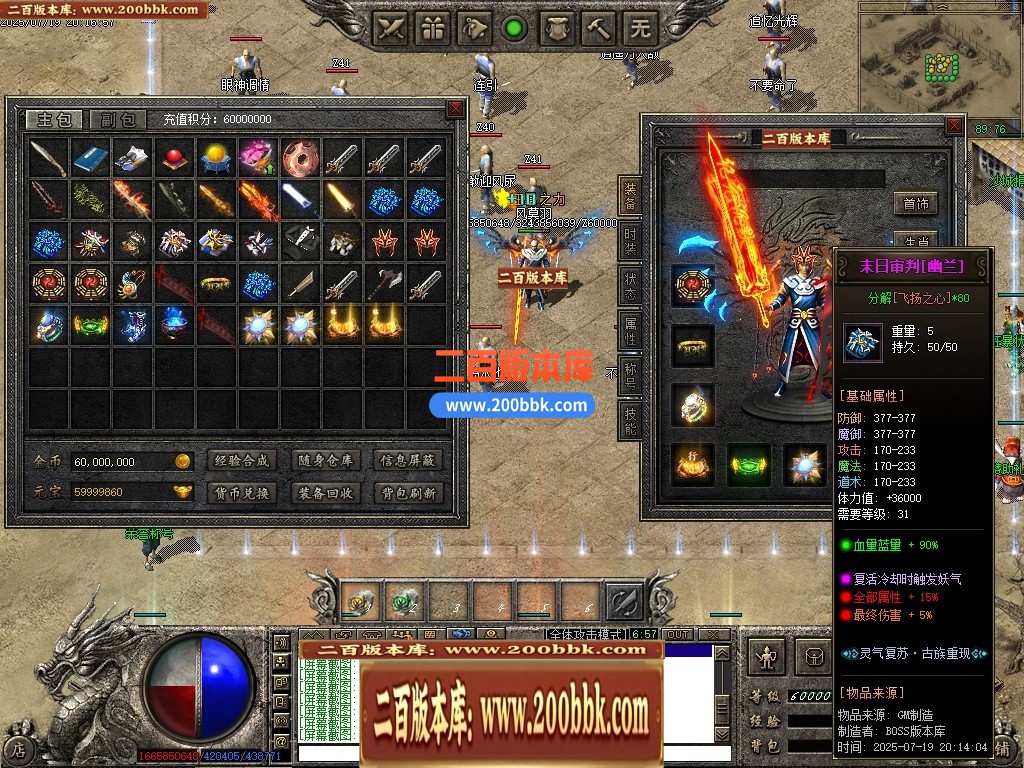This screenshot has height=768, width=1024.
Task: Refresh the bag with 背包刷新
Action: click(x=408, y=493)
